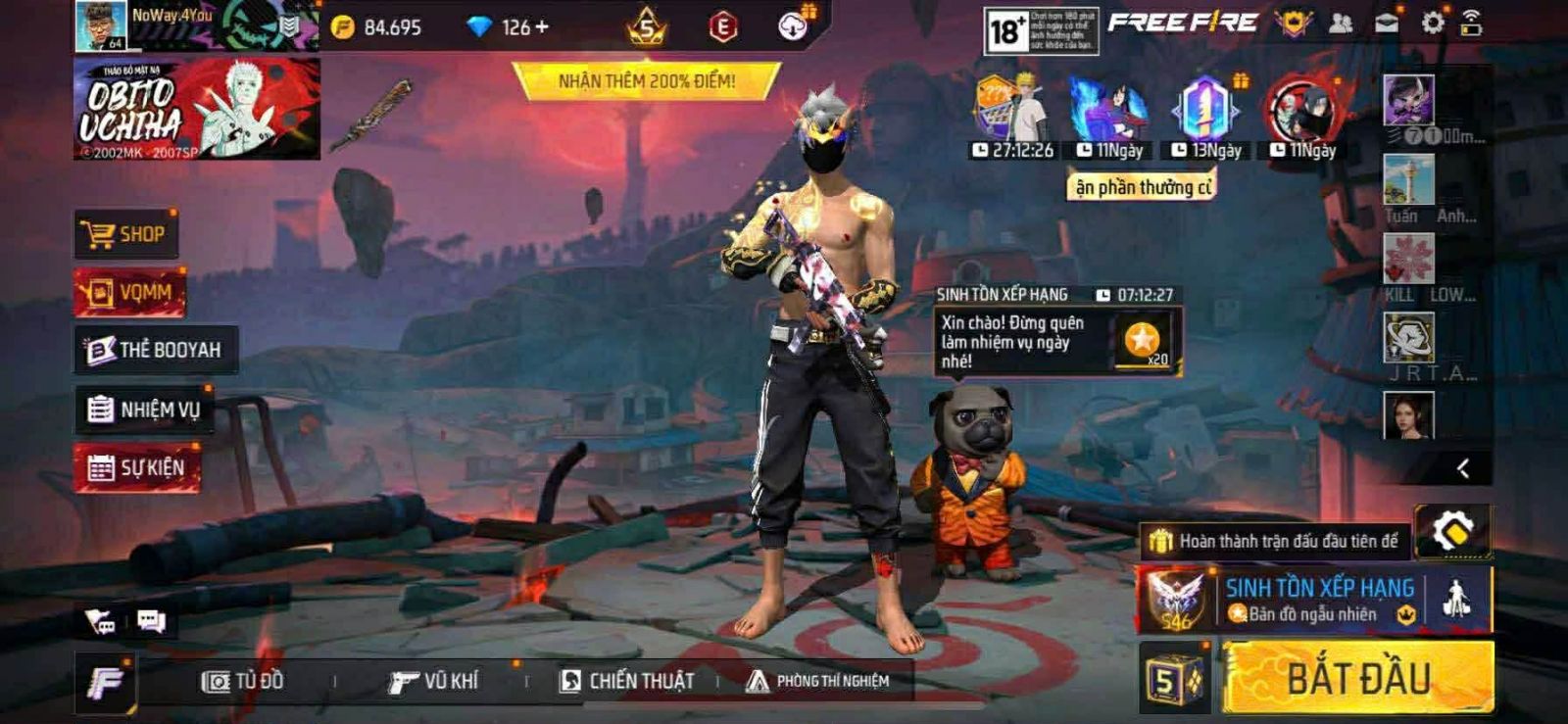
Task: Open the dice squad-of-5 team option
Action: [1175, 679]
